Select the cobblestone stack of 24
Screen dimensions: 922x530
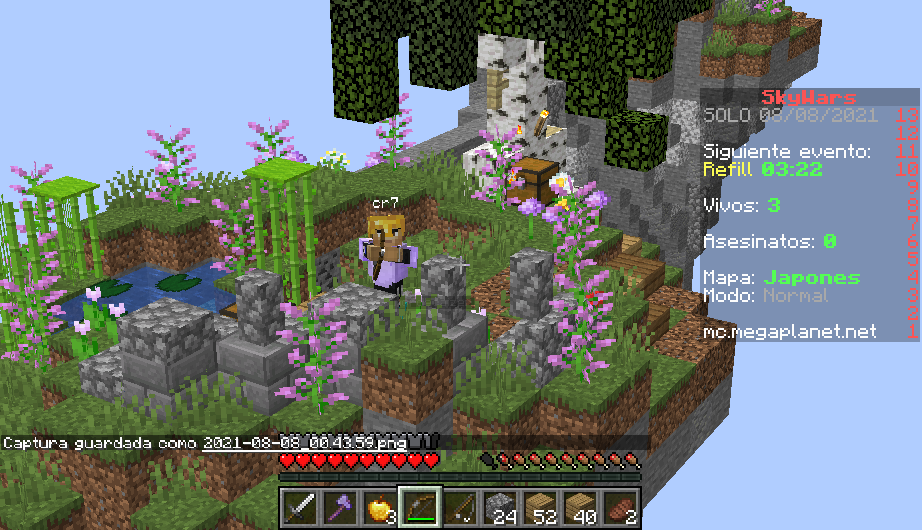click(x=499, y=507)
